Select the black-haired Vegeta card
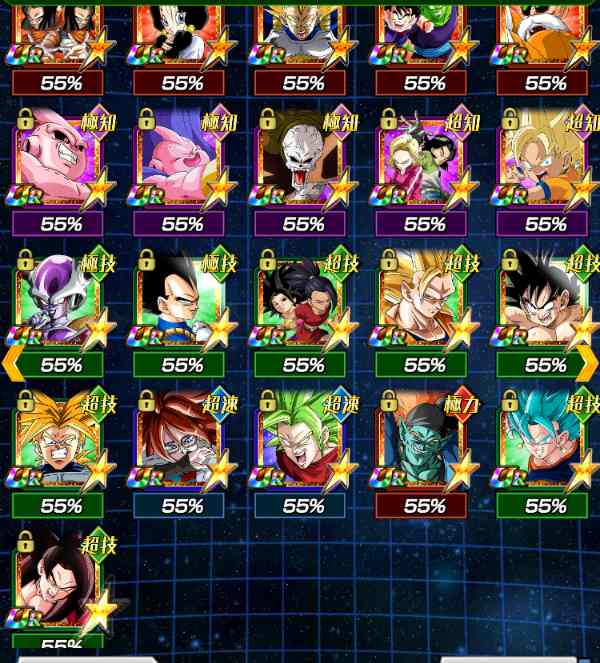 (181, 300)
